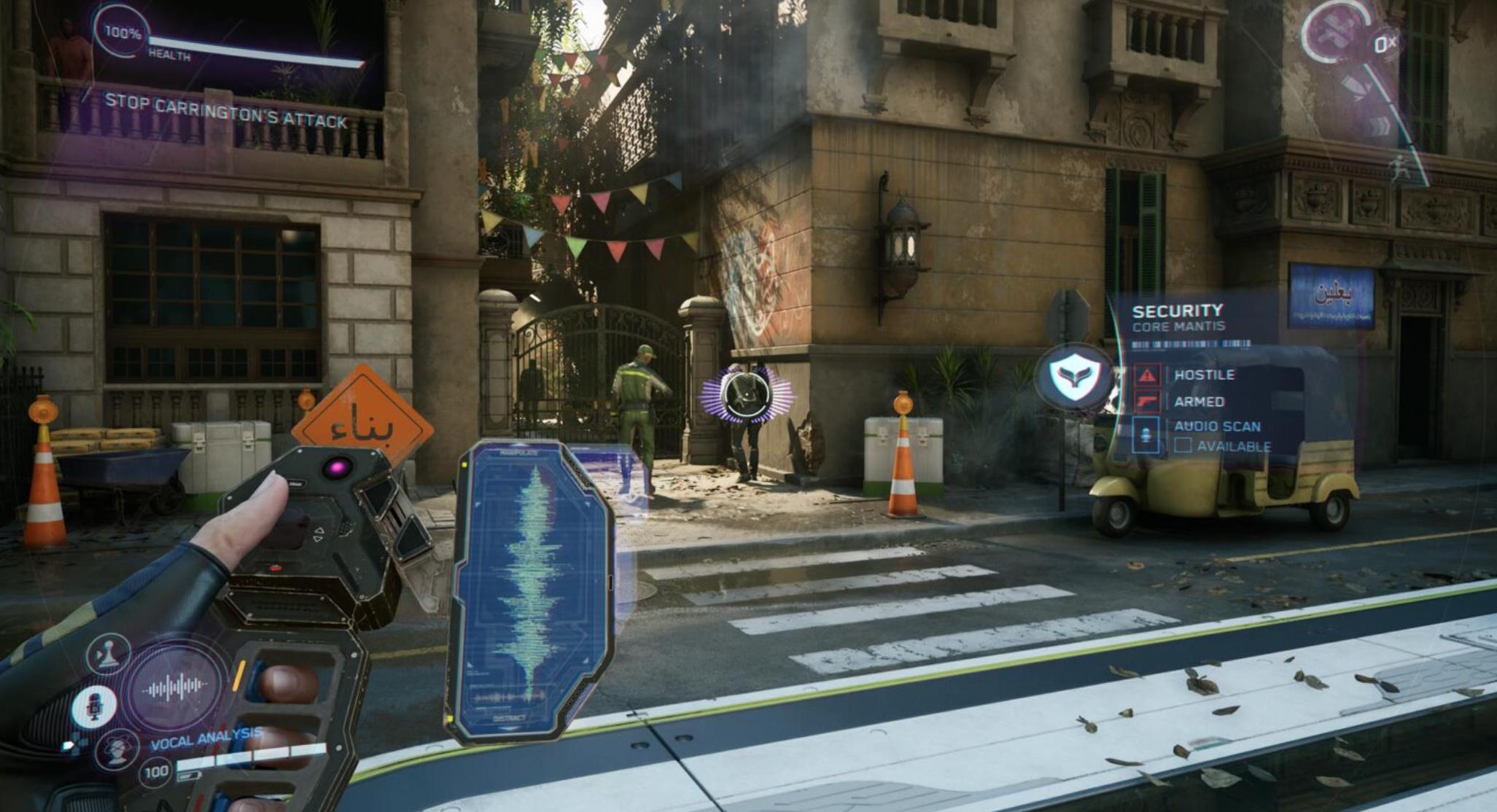Click the red Hostile warning icon

pos(1148,375)
